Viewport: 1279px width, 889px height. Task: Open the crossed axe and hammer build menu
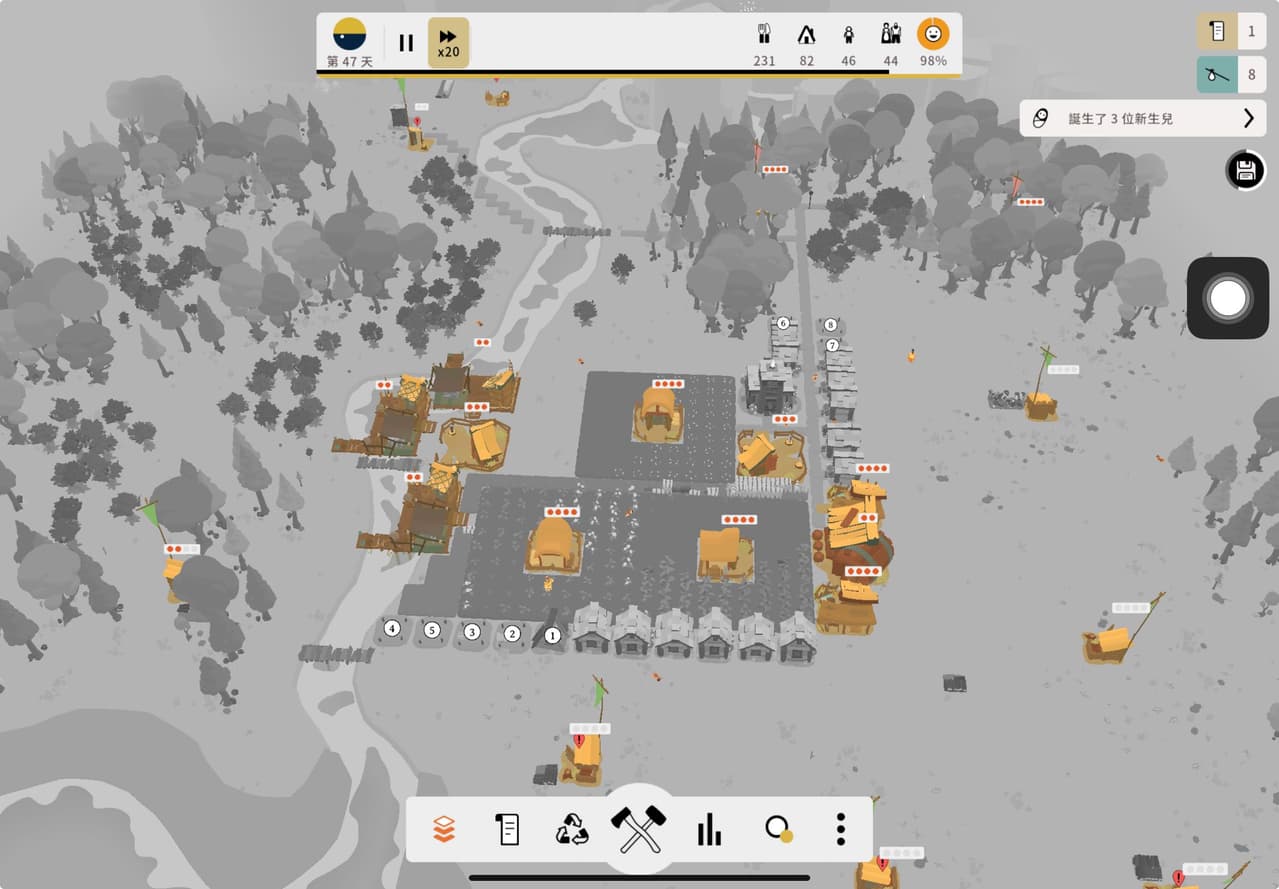638,829
